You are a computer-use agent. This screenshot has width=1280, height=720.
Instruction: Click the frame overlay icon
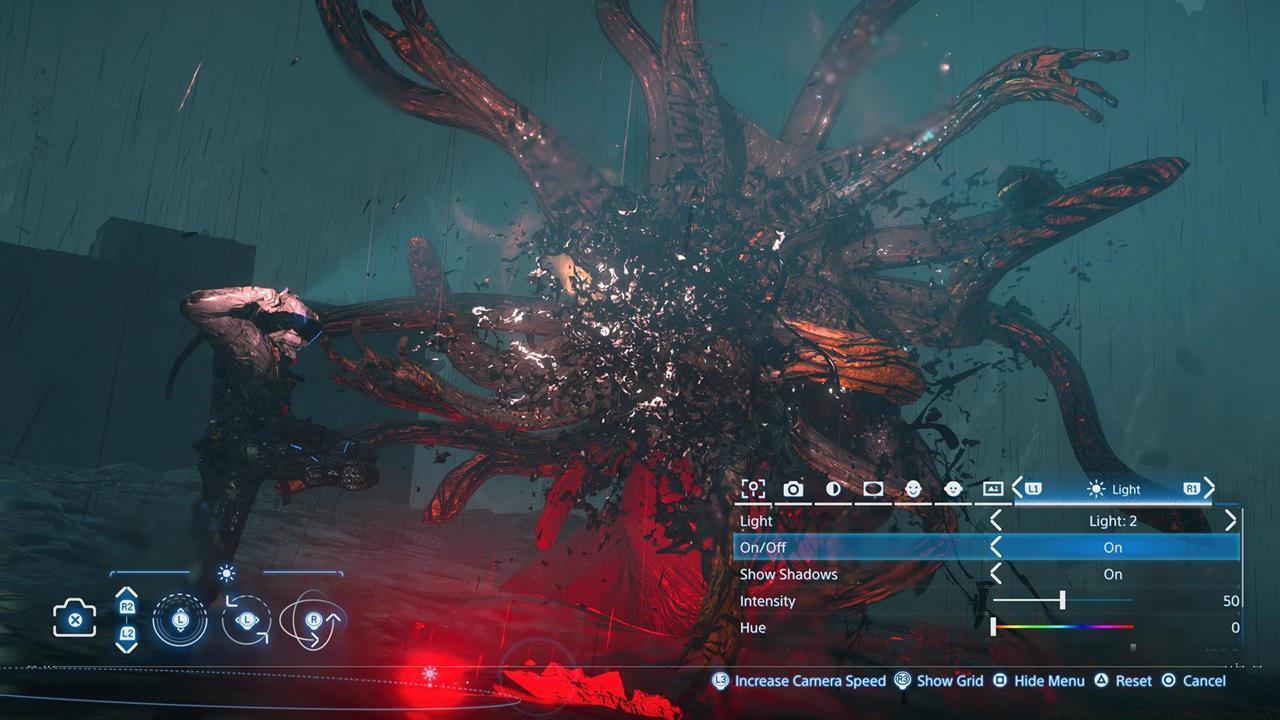pyautogui.click(x=993, y=489)
